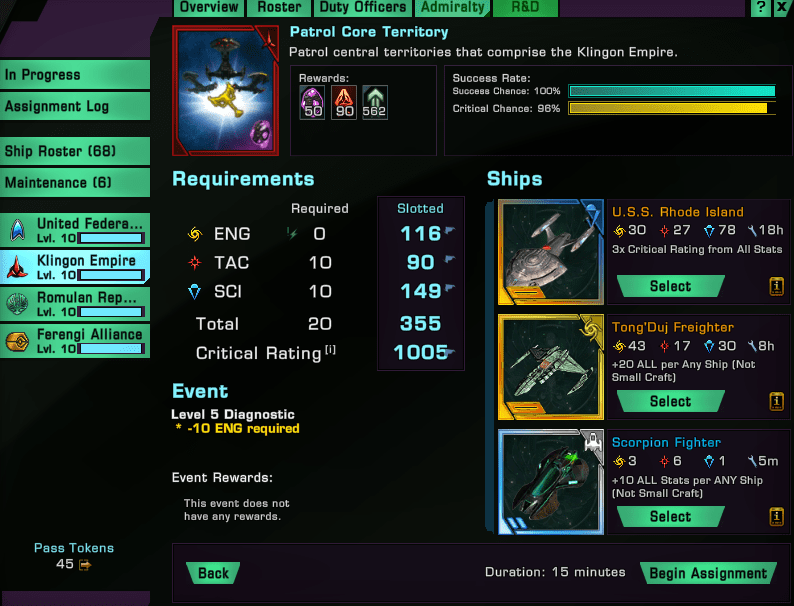794x606 pixels.
Task: Open the Maintenance list
Action: 74,183
